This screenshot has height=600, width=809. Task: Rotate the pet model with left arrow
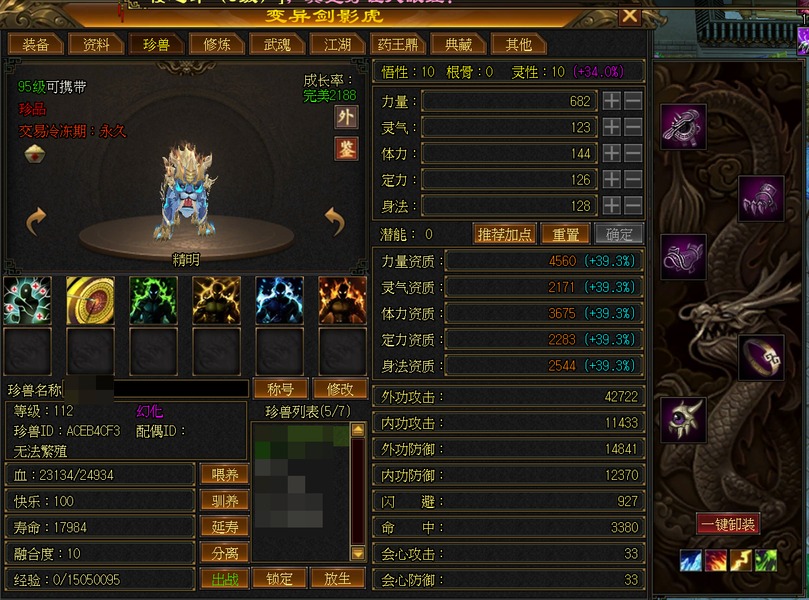click(x=37, y=220)
